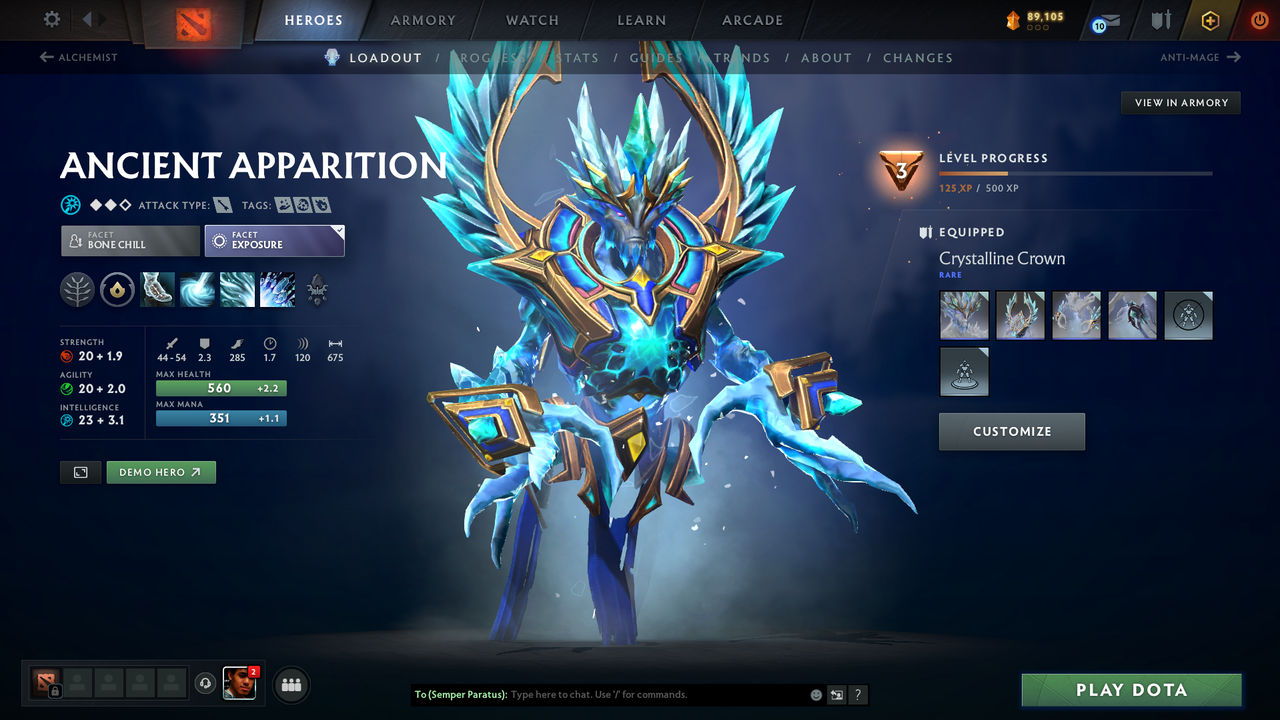Select the Cold Feet ability icon
Viewport: 1280px width, 720px height.
tap(160, 290)
